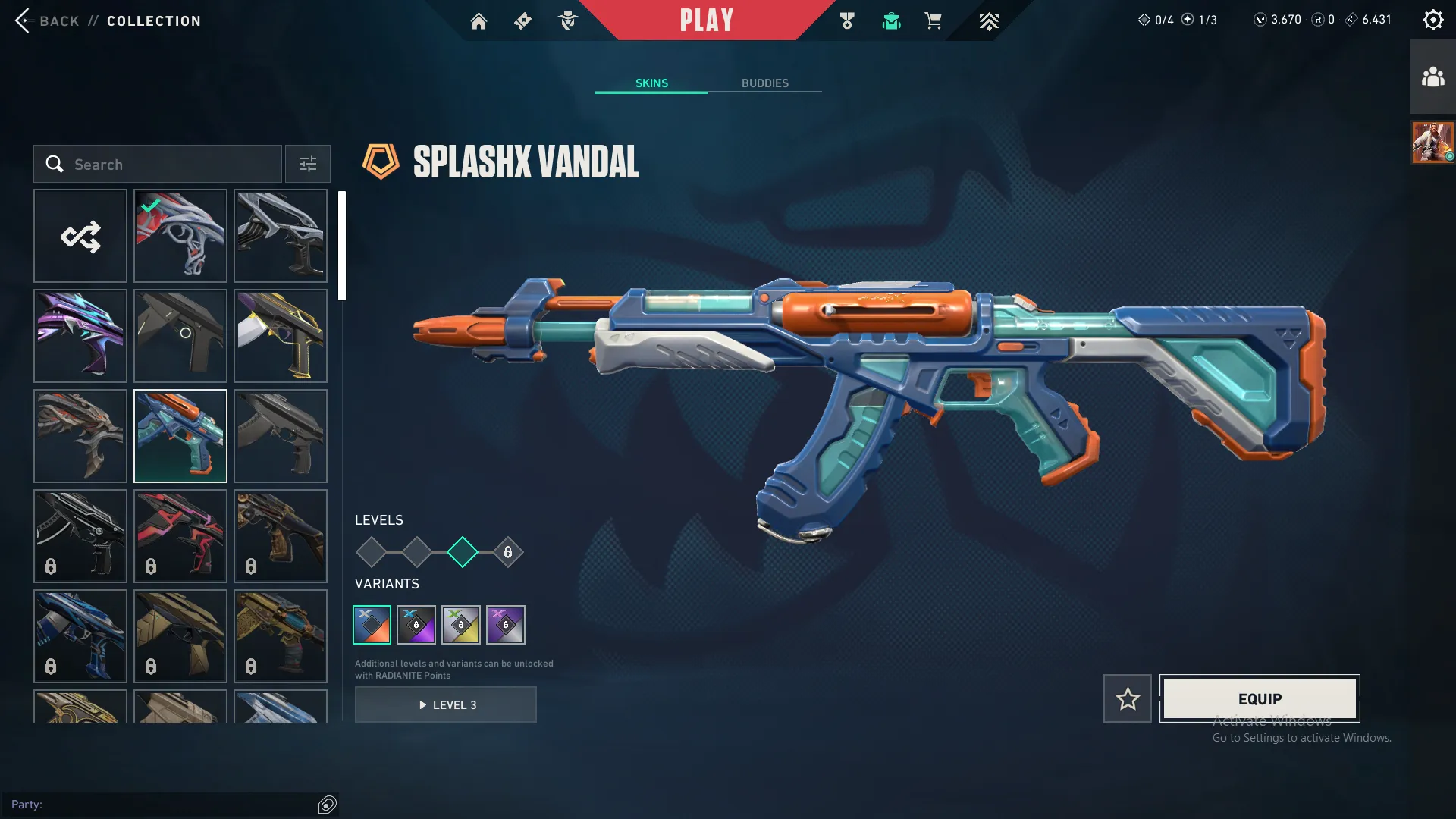Open the Career medal icon

[848, 21]
